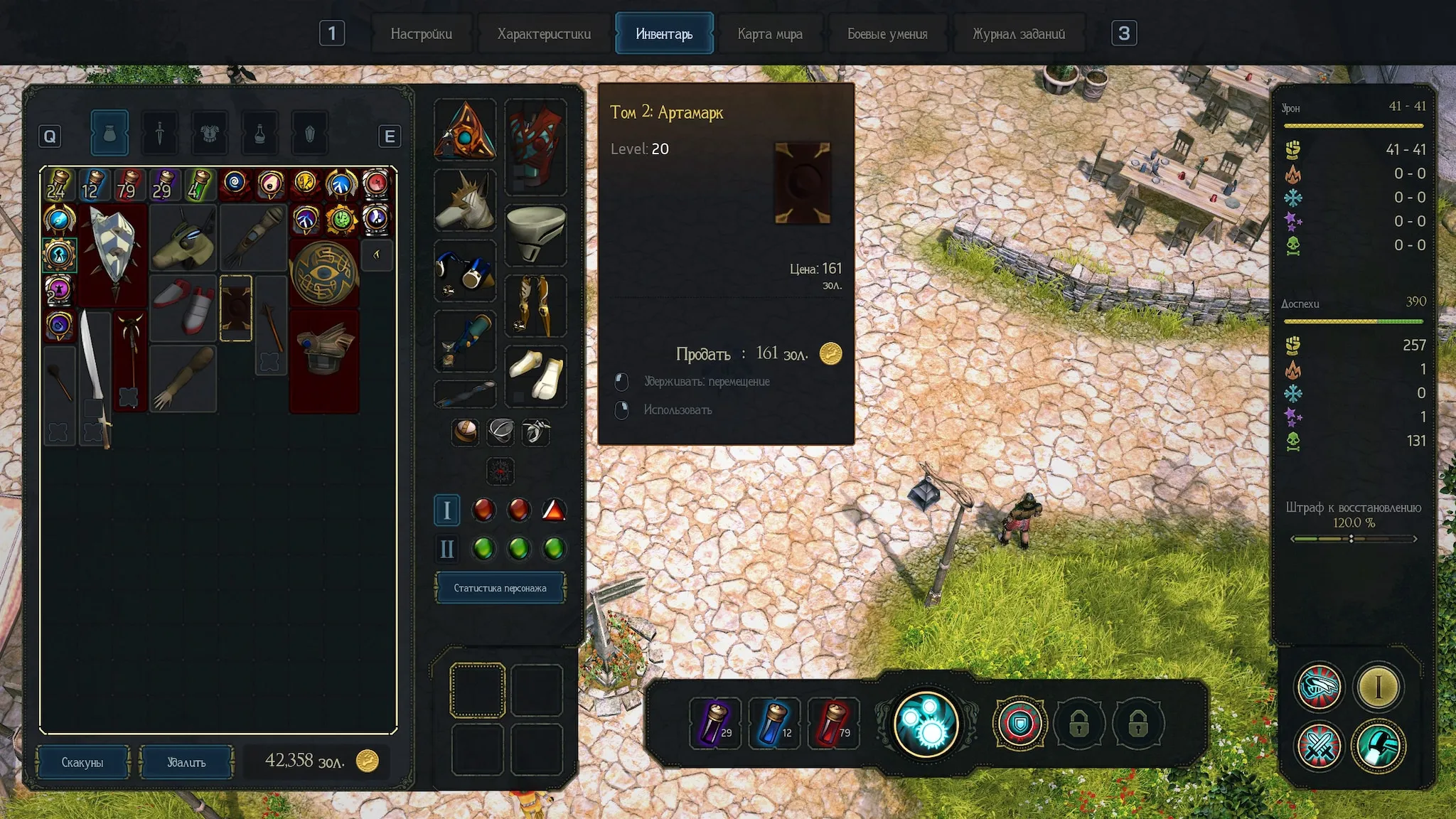Click the Удалить button
This screenshot has height=819, width=1456.
(186, 762)
